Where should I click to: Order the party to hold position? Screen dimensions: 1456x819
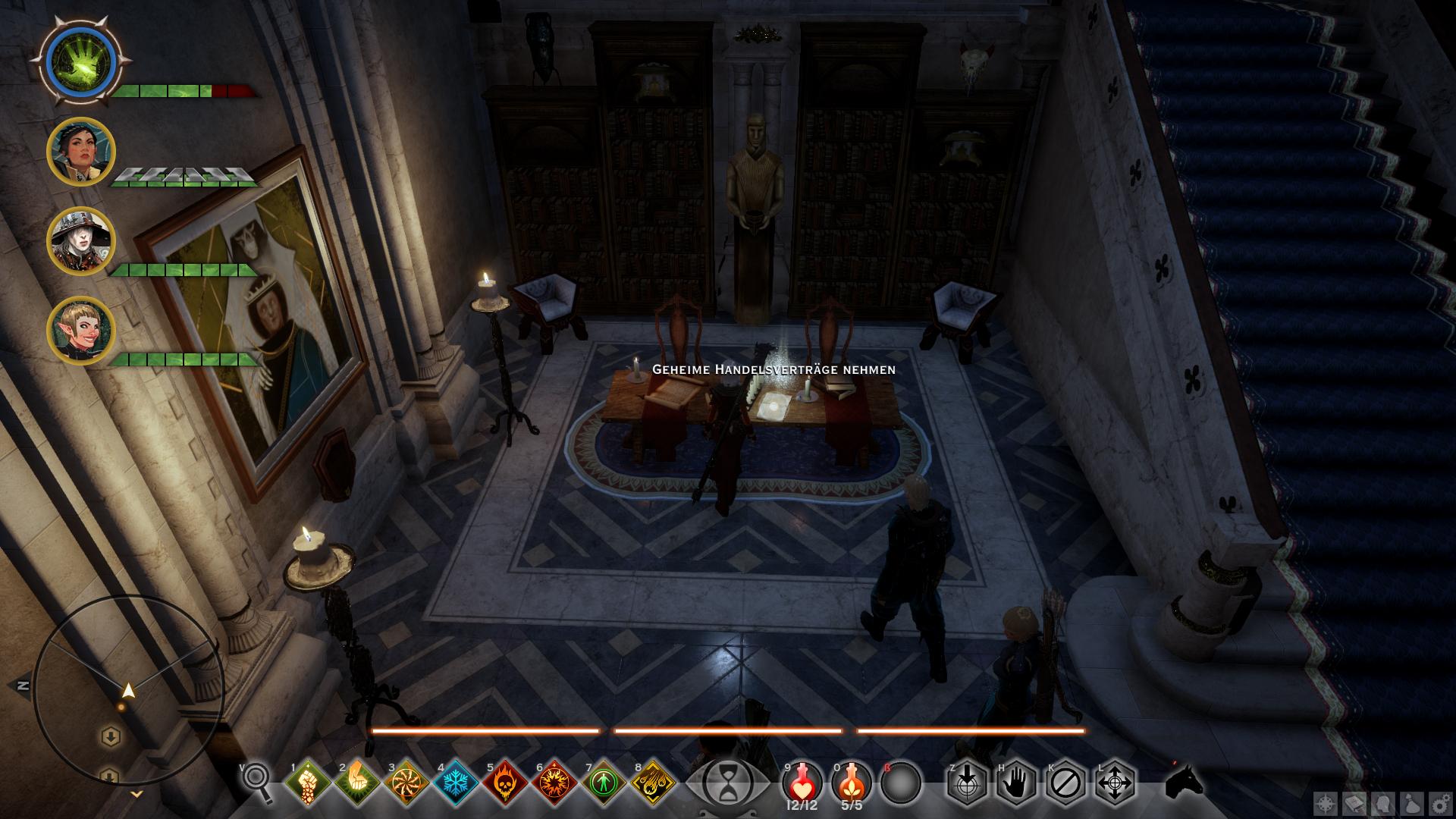click(1015, 783)
